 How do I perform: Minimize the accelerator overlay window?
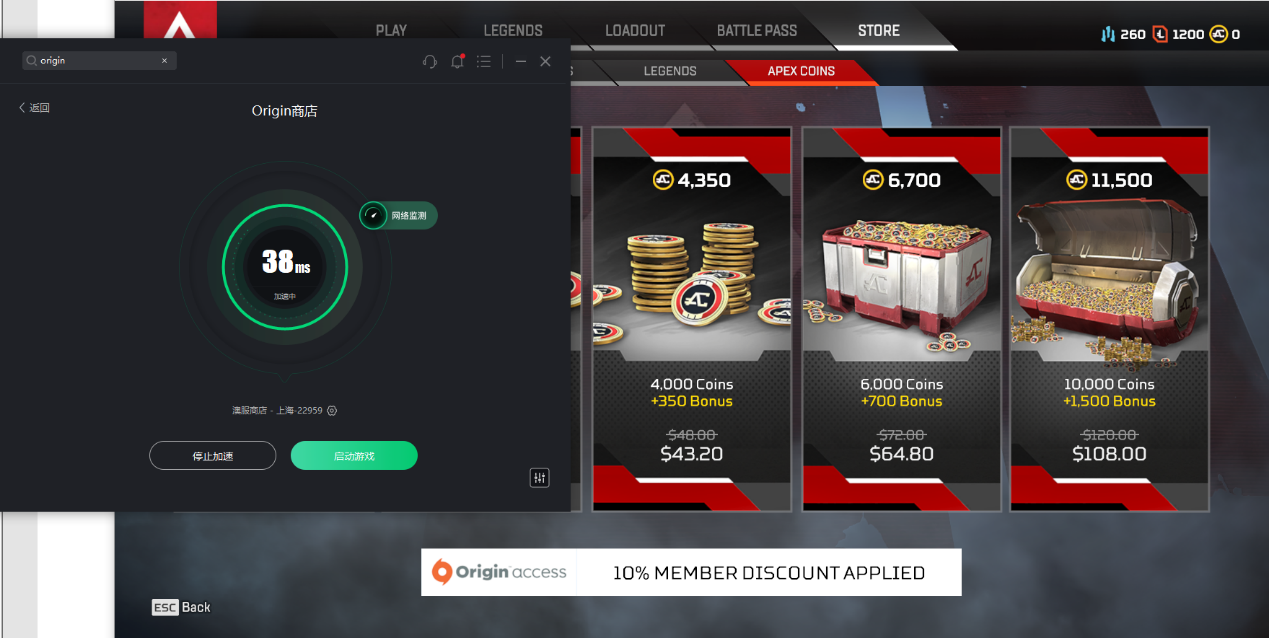tap(521, 61)
